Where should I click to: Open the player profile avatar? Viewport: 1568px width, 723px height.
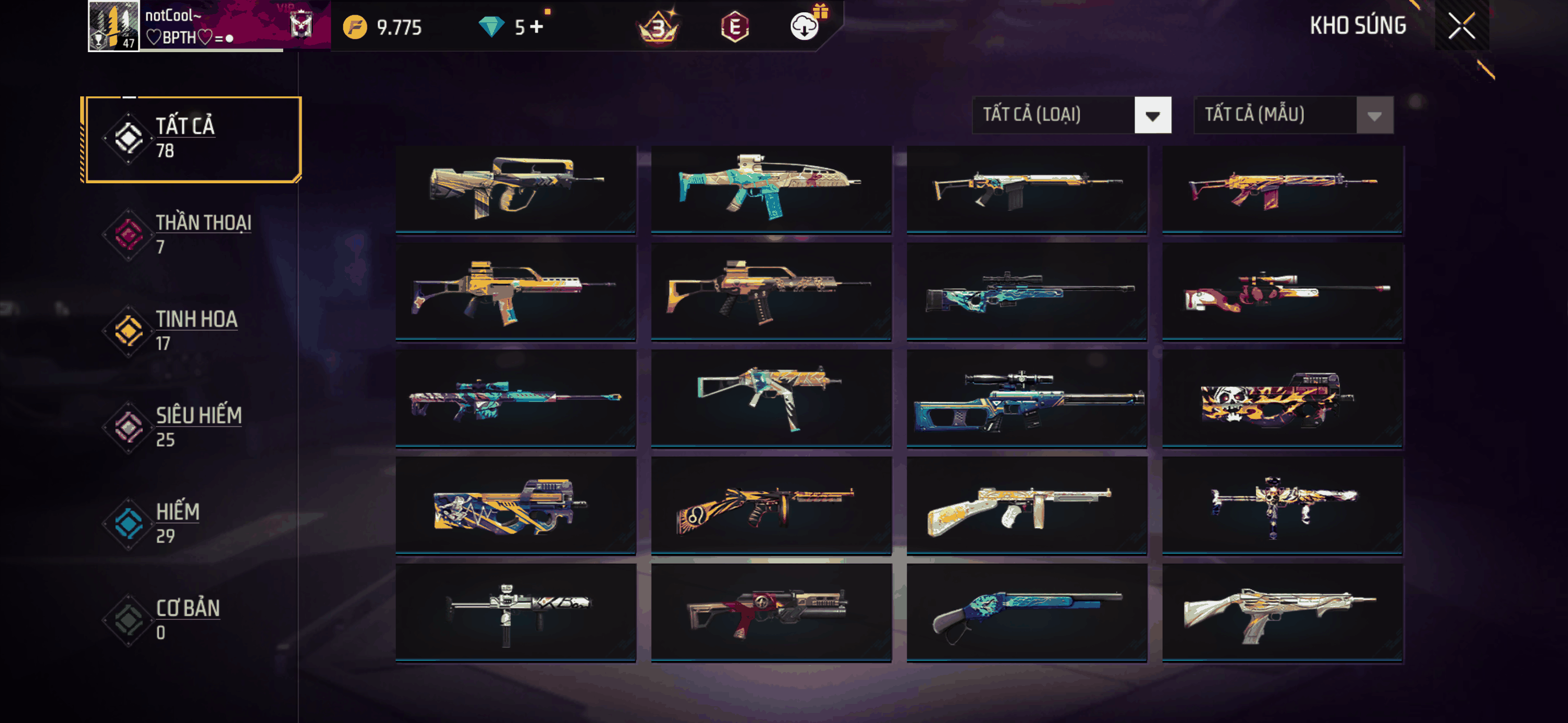[x=114, y=26]
